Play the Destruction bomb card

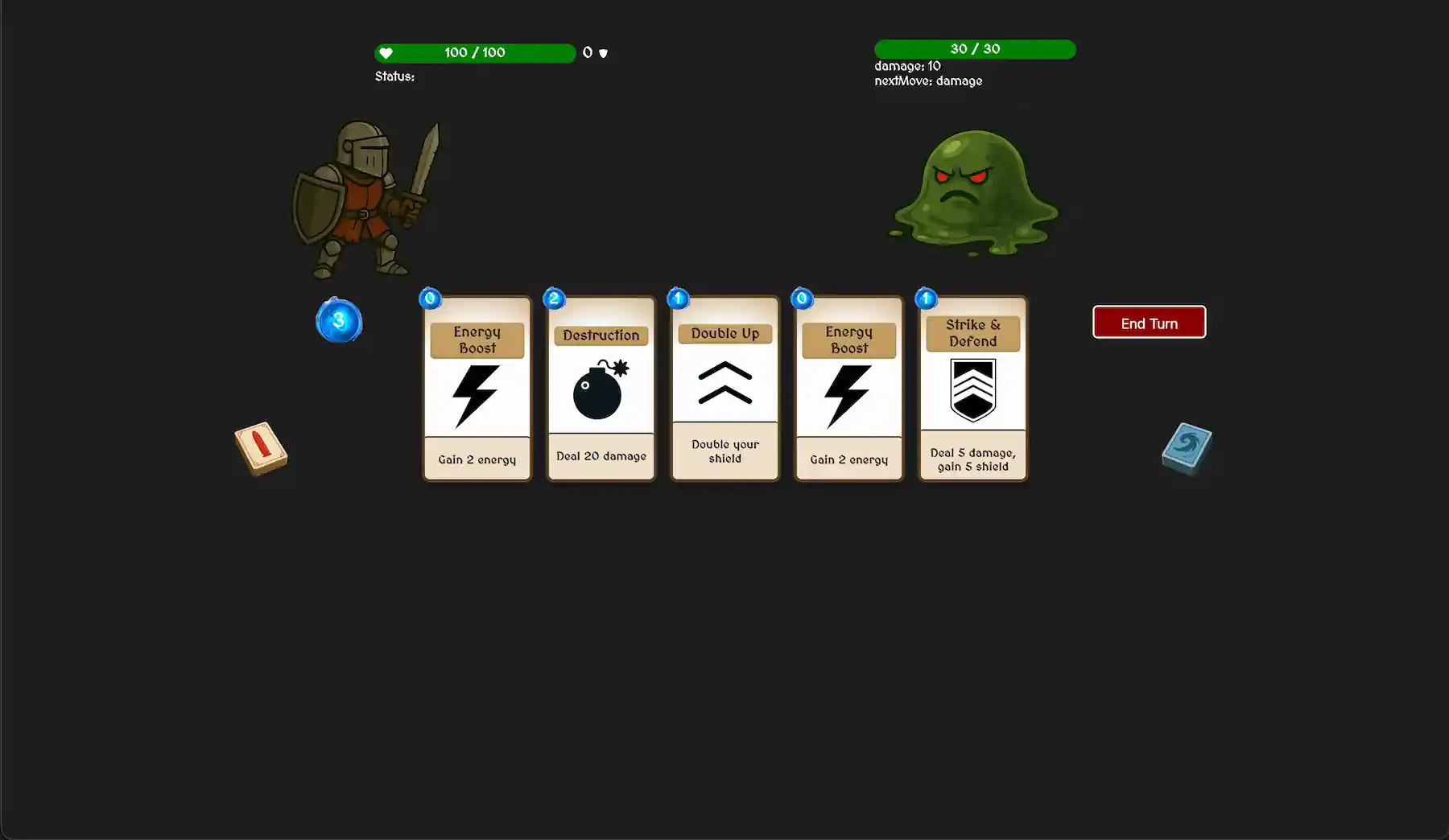pyautogui.click(x=601, y=389)
